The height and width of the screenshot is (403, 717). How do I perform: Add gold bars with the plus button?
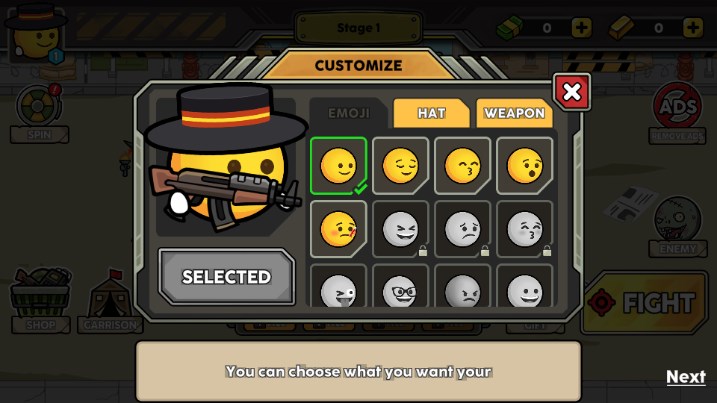pyautogui.click(x=692, y=28)
